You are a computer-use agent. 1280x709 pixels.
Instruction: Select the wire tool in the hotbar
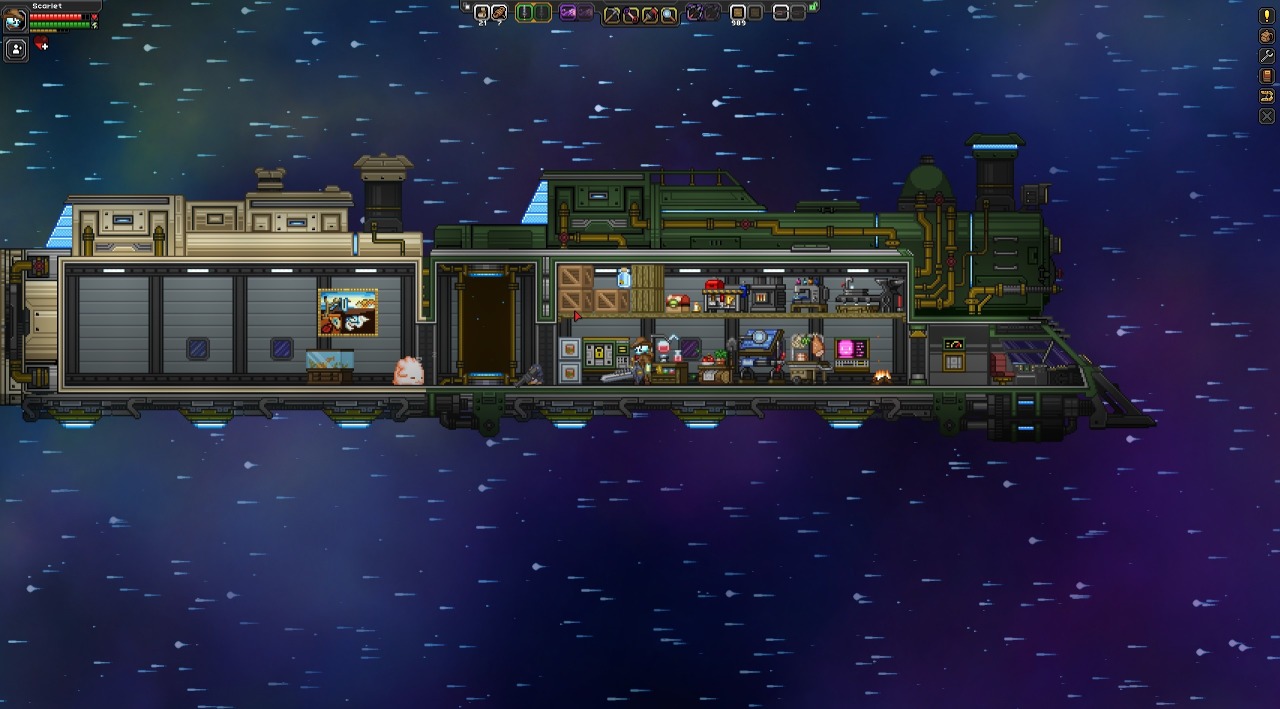pos(631,14)
